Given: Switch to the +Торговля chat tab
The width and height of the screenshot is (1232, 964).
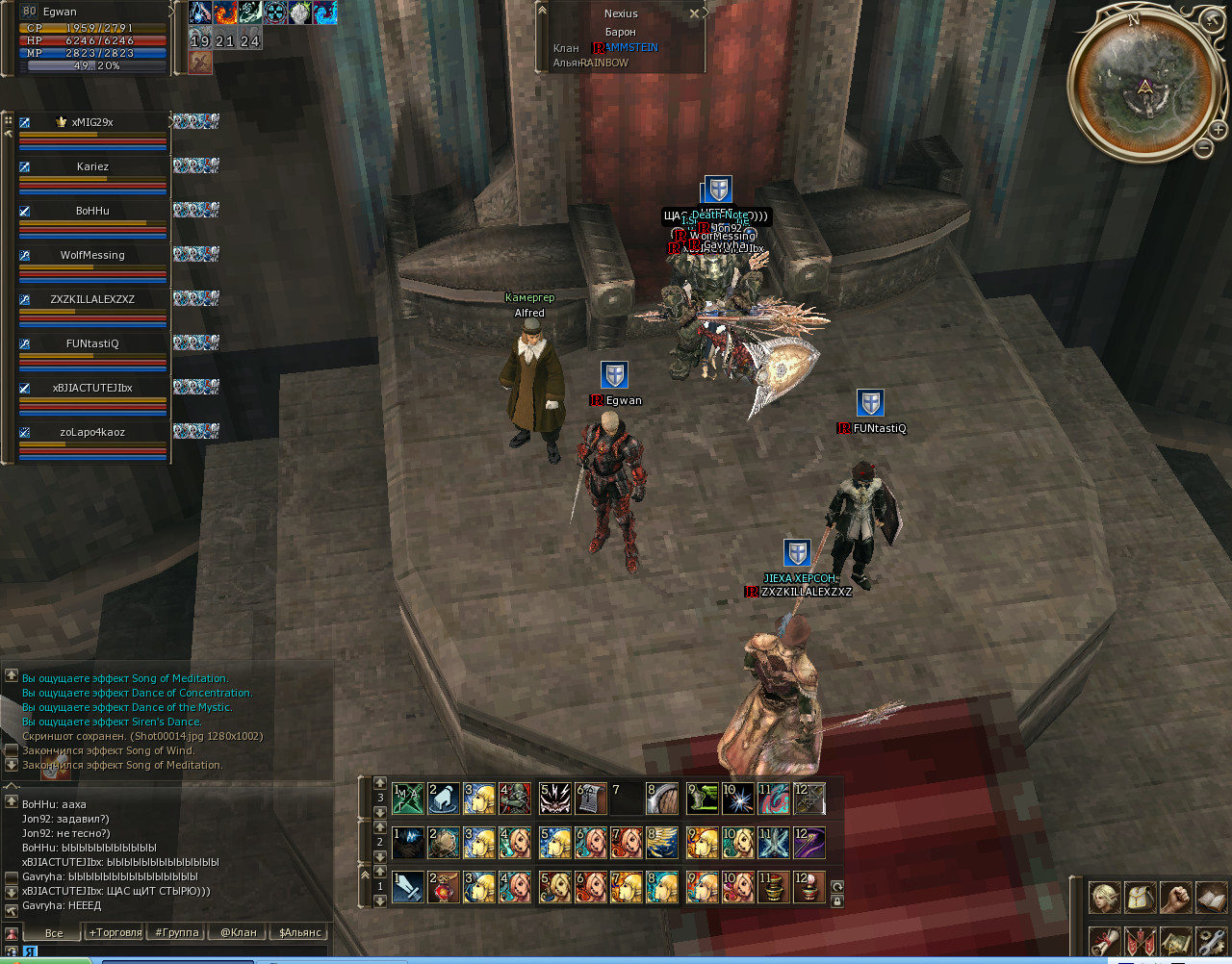Looking at the screenshot, I should [x=115, y=932].
